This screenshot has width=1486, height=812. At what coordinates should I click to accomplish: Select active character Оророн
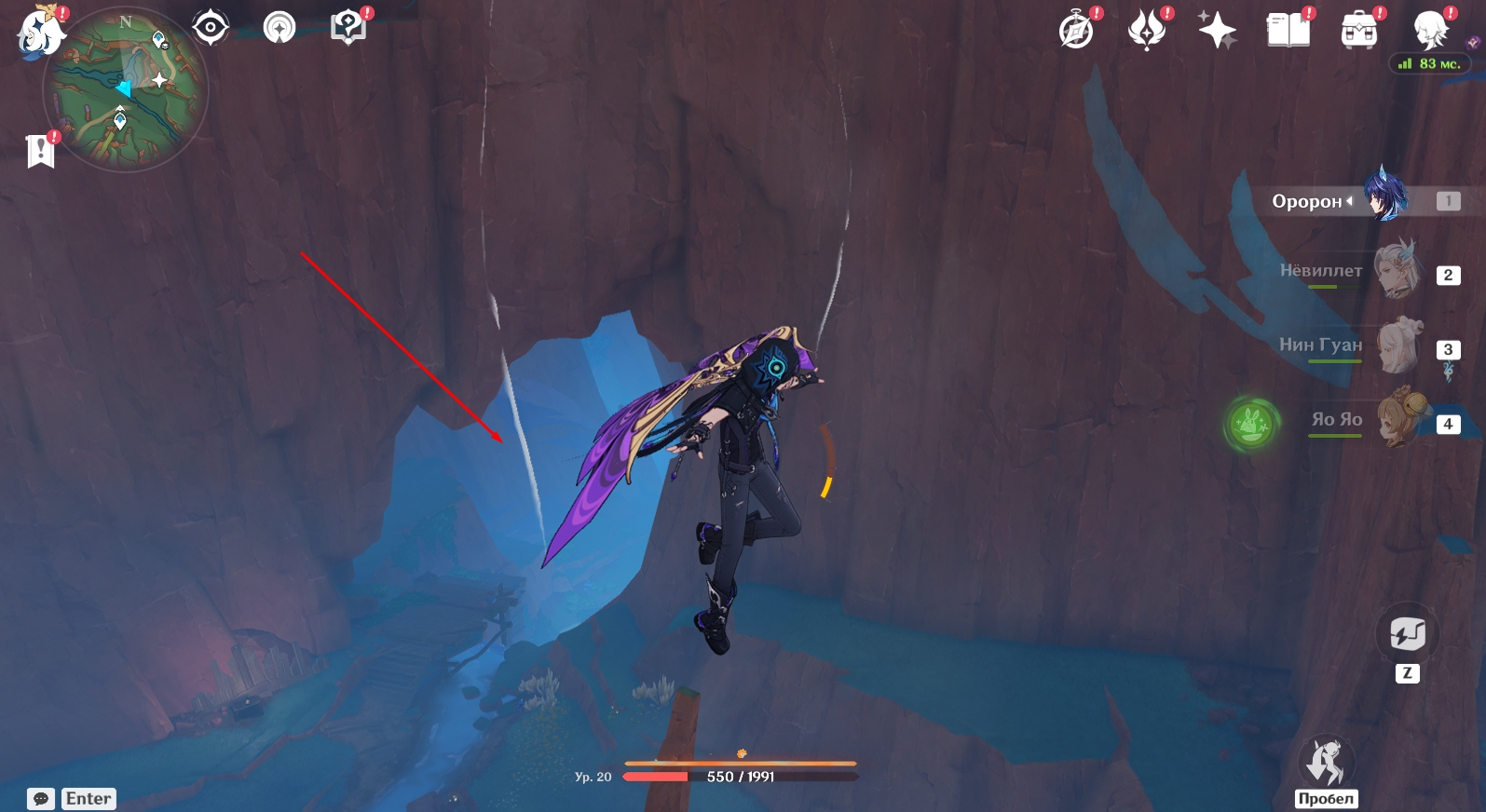pyautogui.click(x=1385, y=198)
